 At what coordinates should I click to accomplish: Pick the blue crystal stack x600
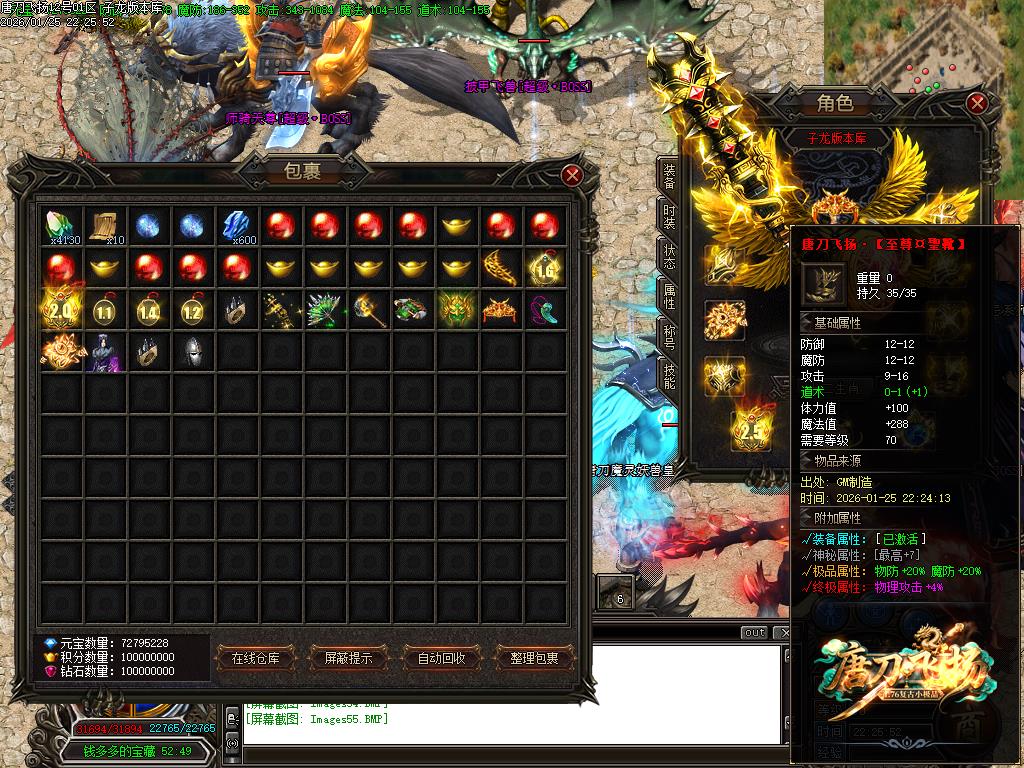(x=236, y=225)
